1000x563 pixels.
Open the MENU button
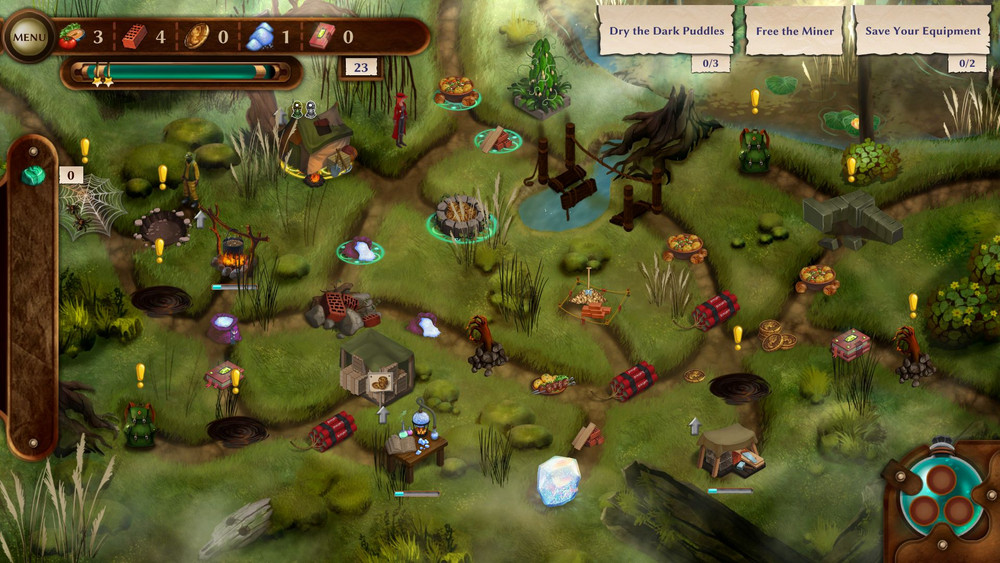click(29, 38)
